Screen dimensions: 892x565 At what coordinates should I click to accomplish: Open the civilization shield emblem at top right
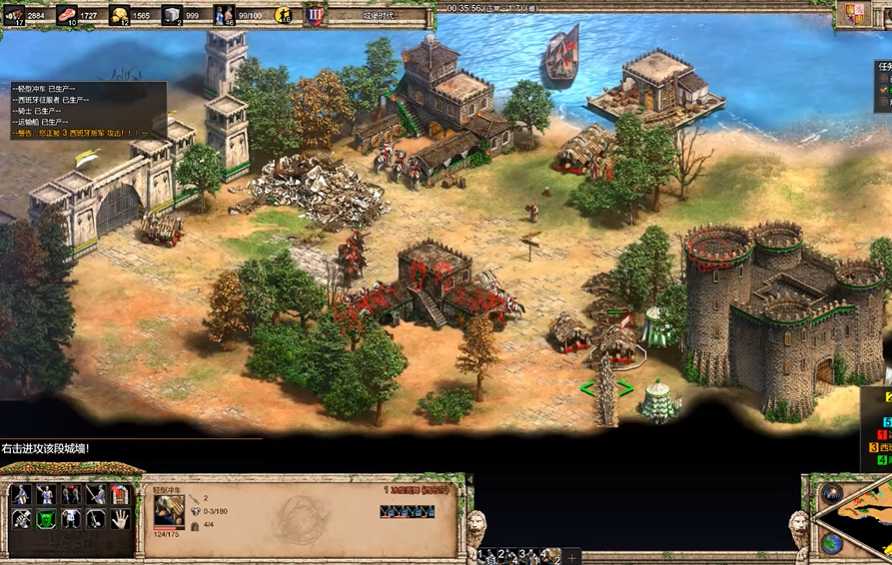(x=854, y=14)
